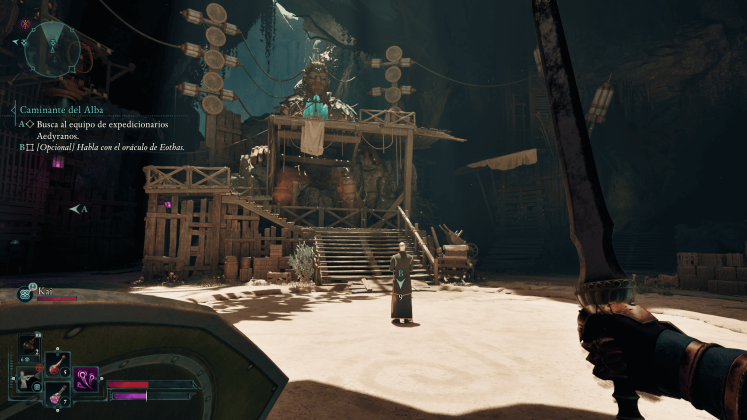
Task: Activate the purple swirl ability
Action: tap(86, 381)
